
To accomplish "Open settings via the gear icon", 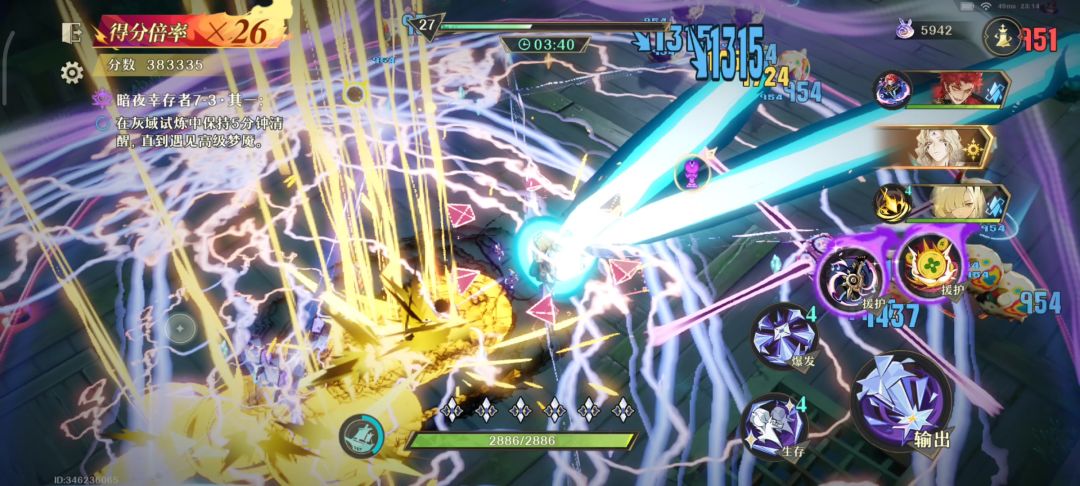I will [x=72, y=72].
